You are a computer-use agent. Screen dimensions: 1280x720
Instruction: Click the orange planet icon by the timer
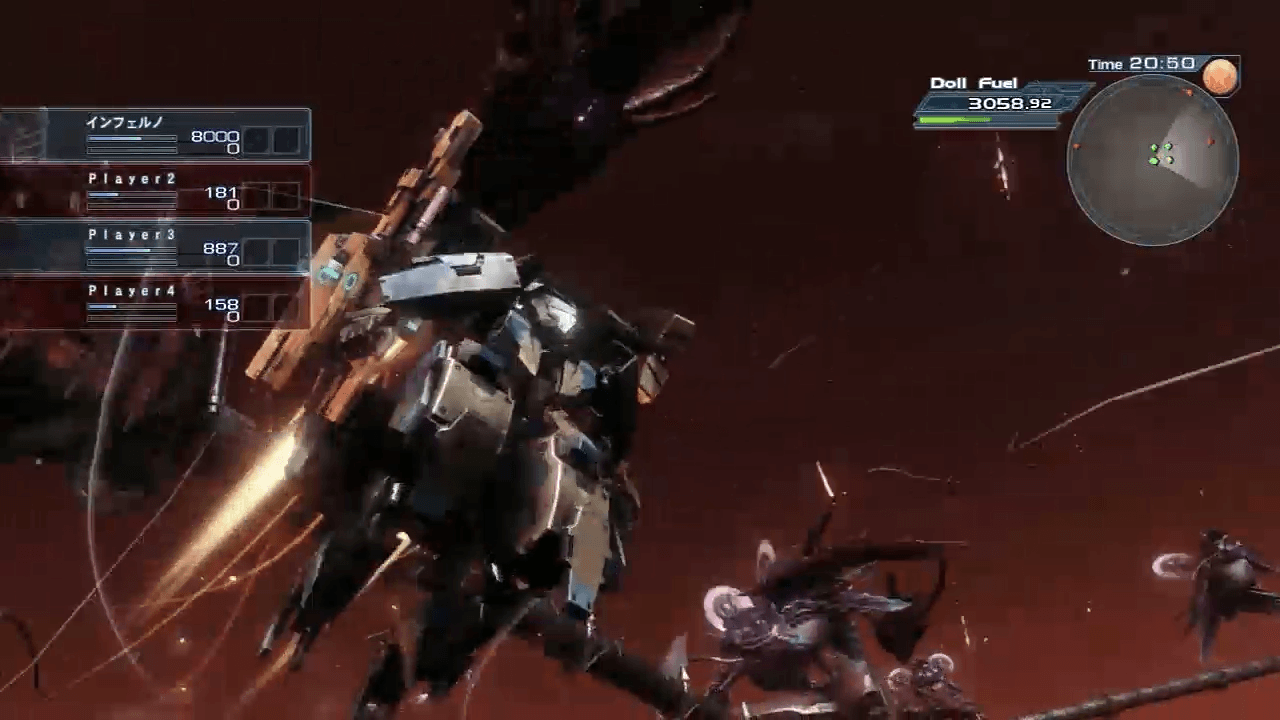tap(1220, 76)
